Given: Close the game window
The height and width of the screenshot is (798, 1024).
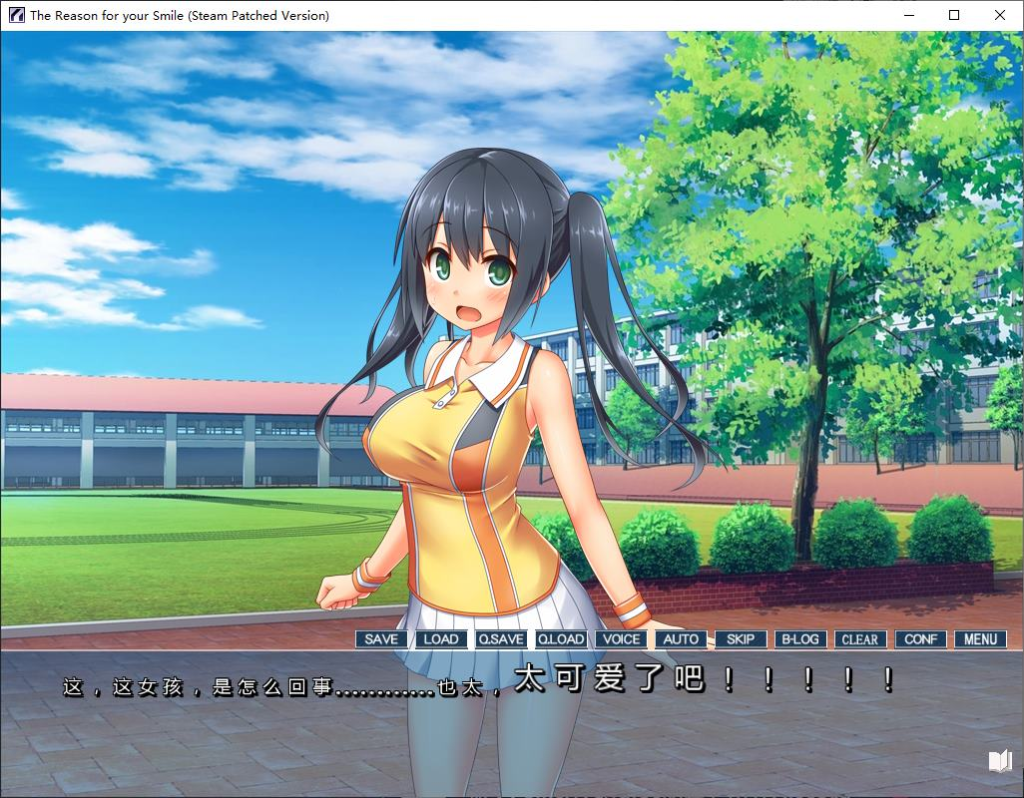Looking at the screenshot, I should click(x=1000, y=15).
